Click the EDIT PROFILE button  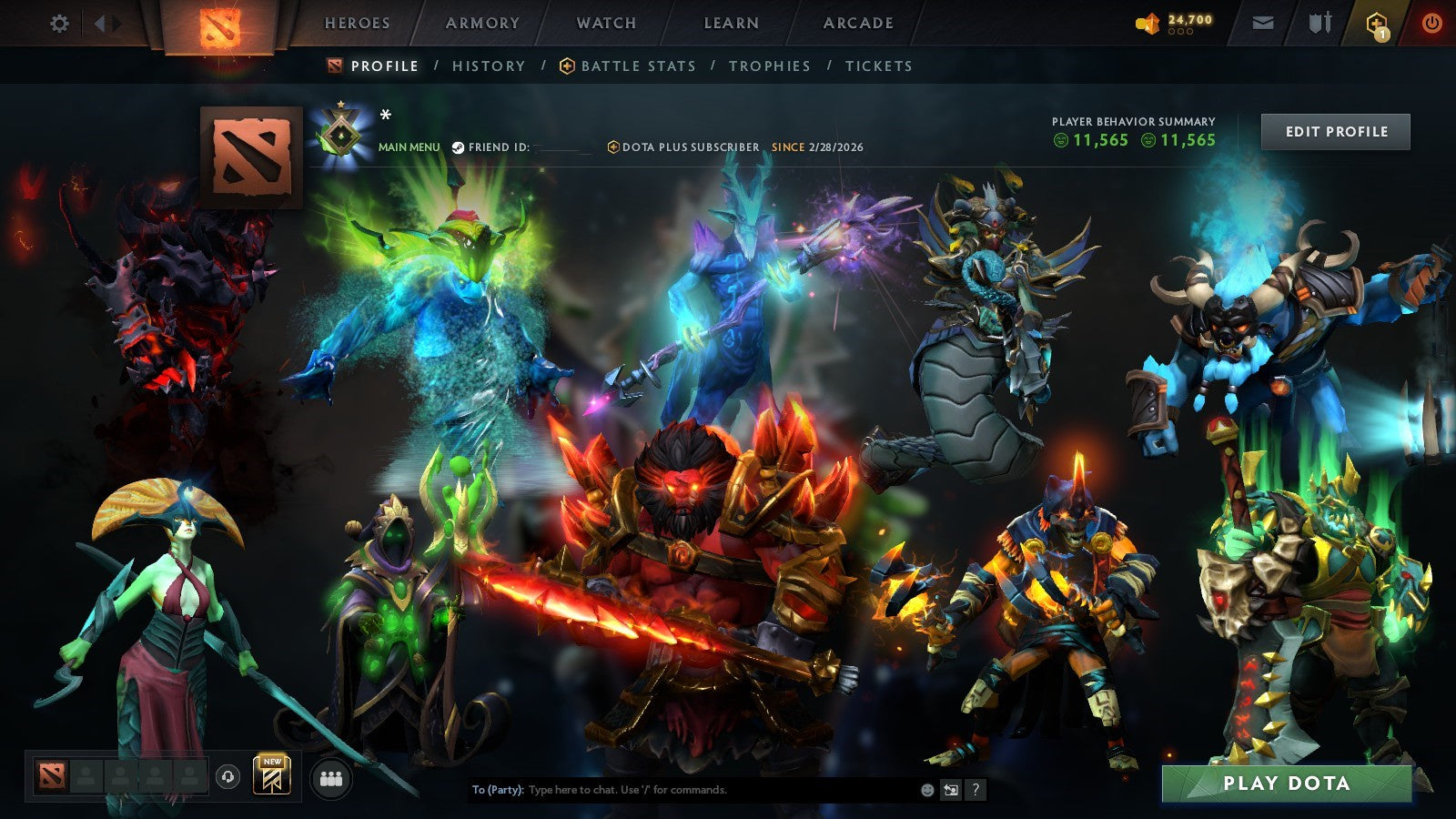pyautogui.click(x=1335, y=131)
